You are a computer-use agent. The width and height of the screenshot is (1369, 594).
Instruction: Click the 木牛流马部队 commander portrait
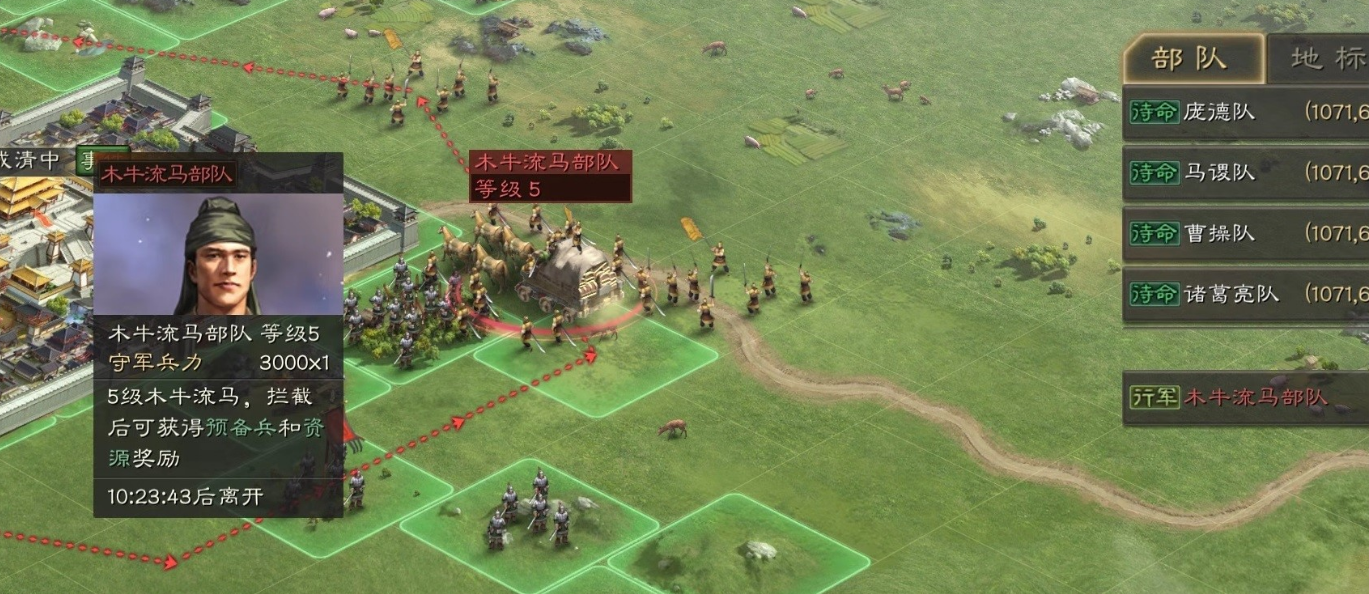point(218,253)
